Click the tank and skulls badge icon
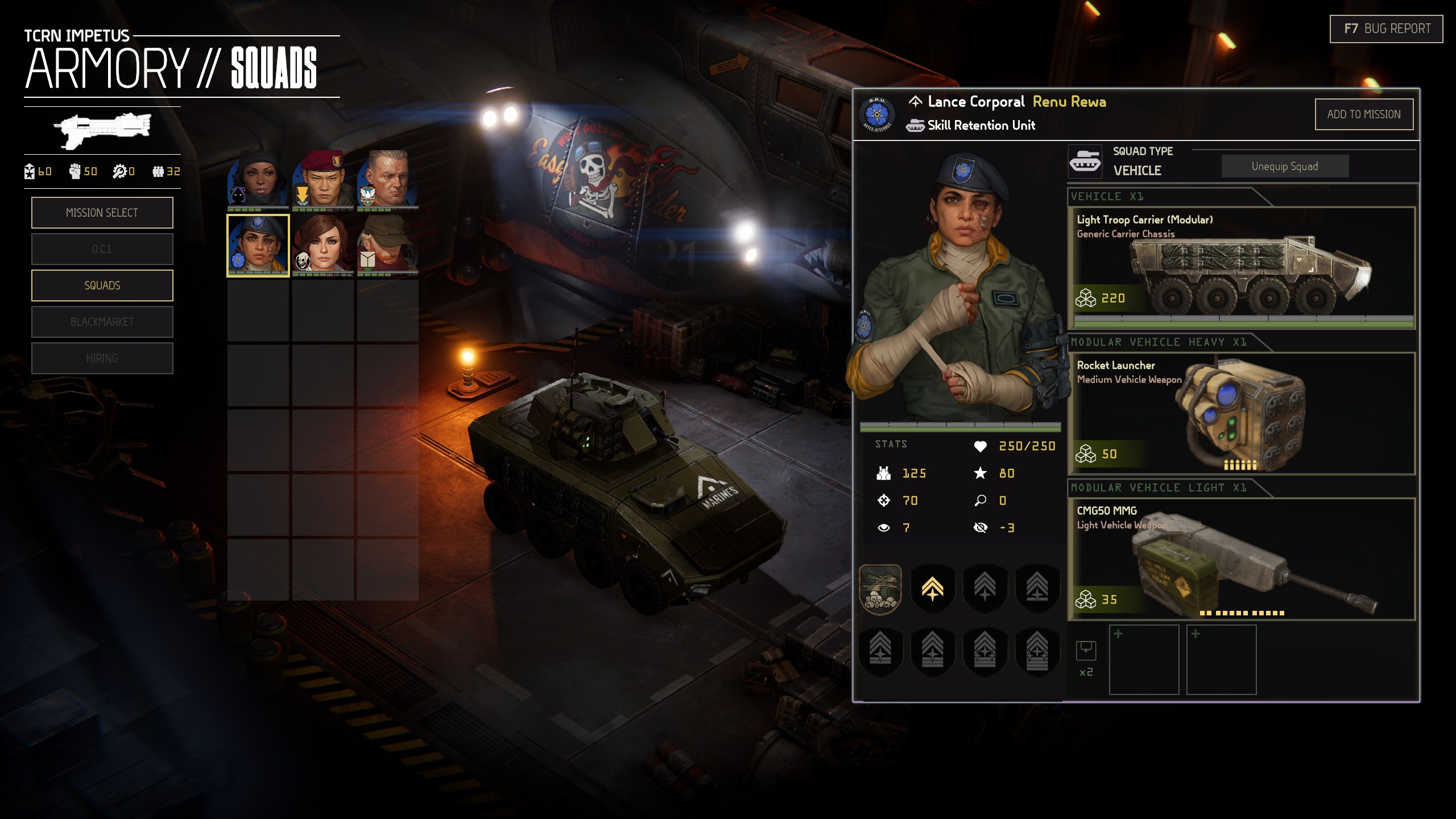The width and height of the screenshot is (1456, 819). [880, 589]
